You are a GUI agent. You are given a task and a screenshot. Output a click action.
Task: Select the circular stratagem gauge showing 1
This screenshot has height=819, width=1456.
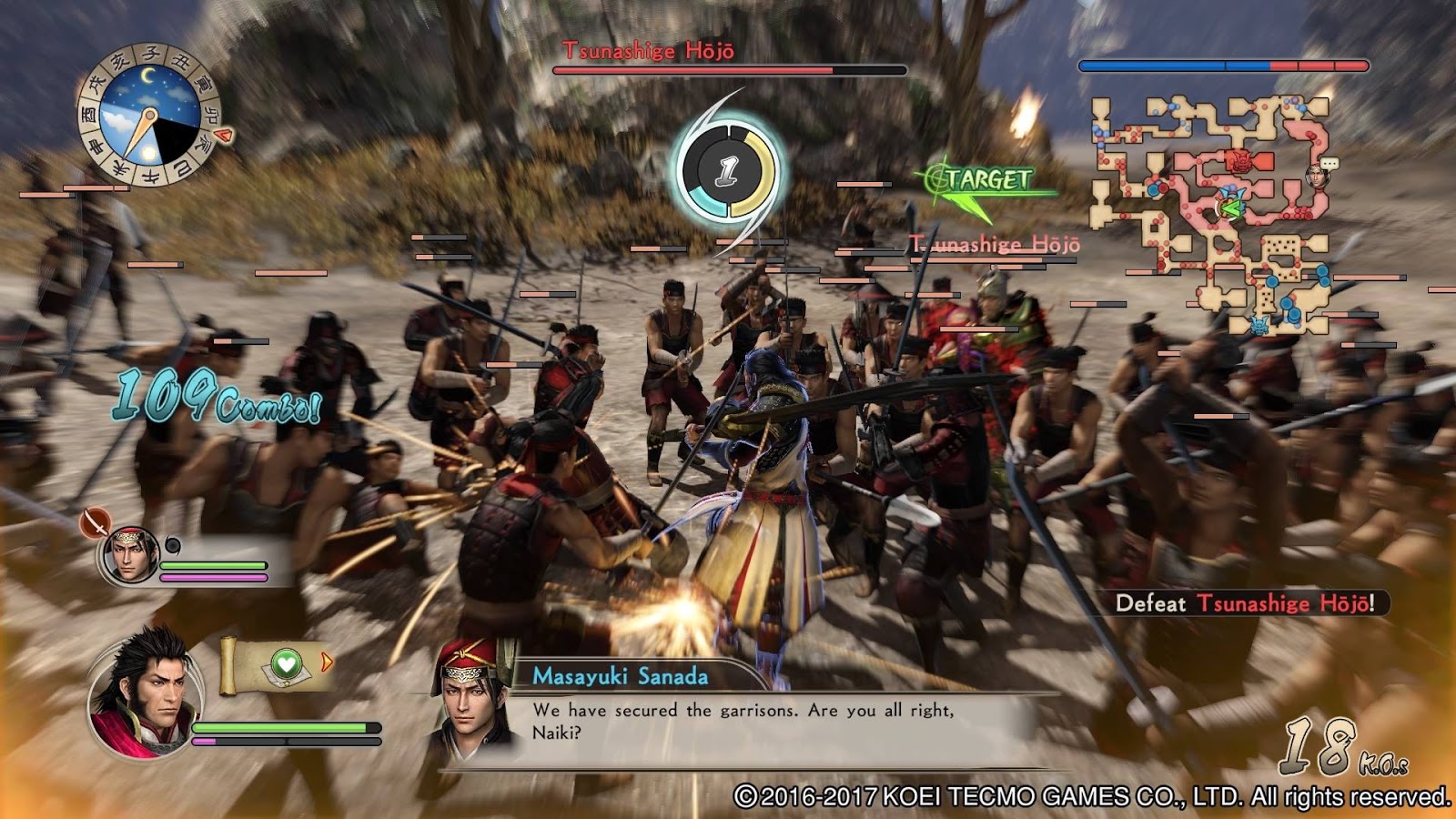727,171
